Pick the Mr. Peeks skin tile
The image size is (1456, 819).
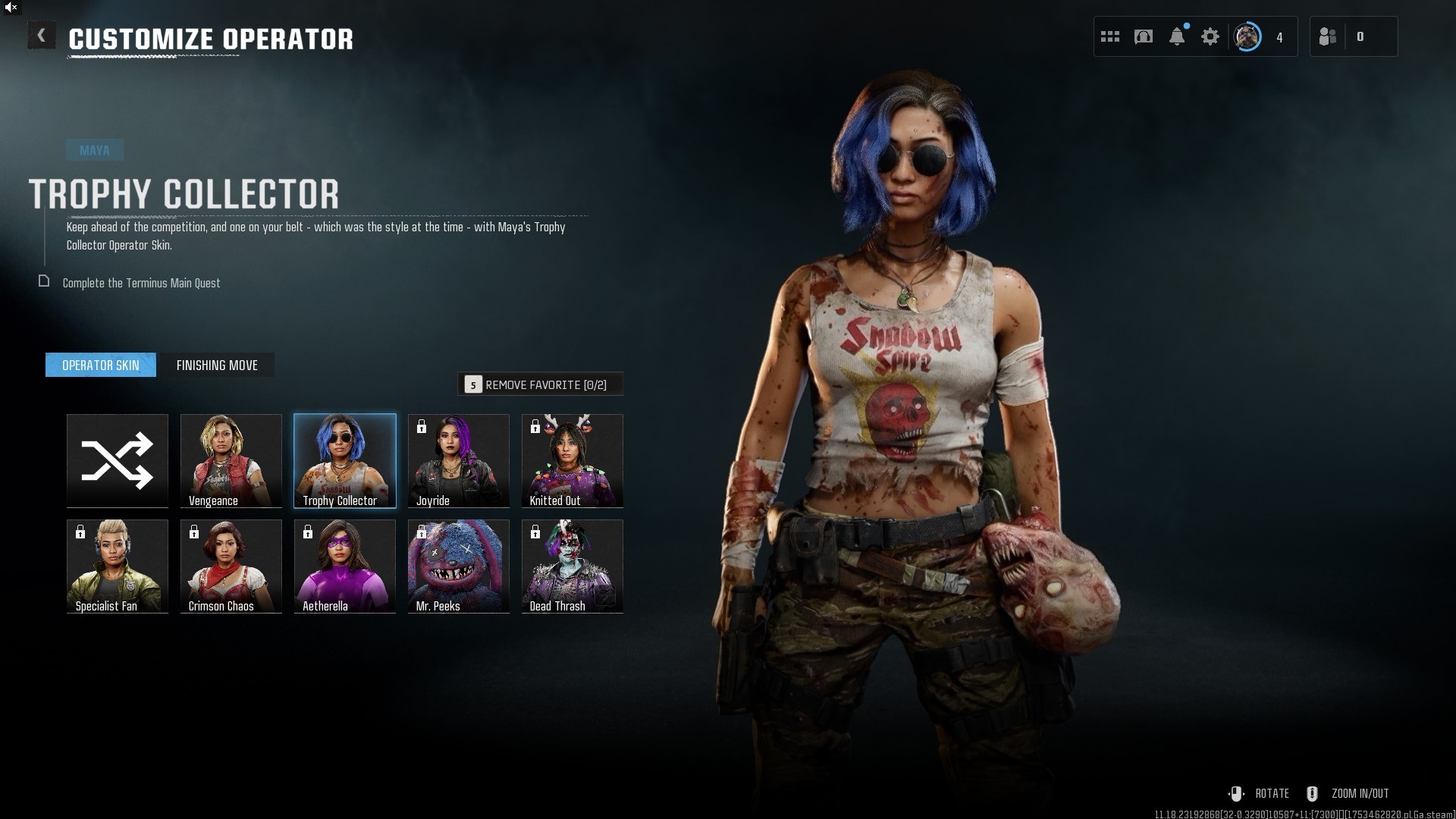459,566
